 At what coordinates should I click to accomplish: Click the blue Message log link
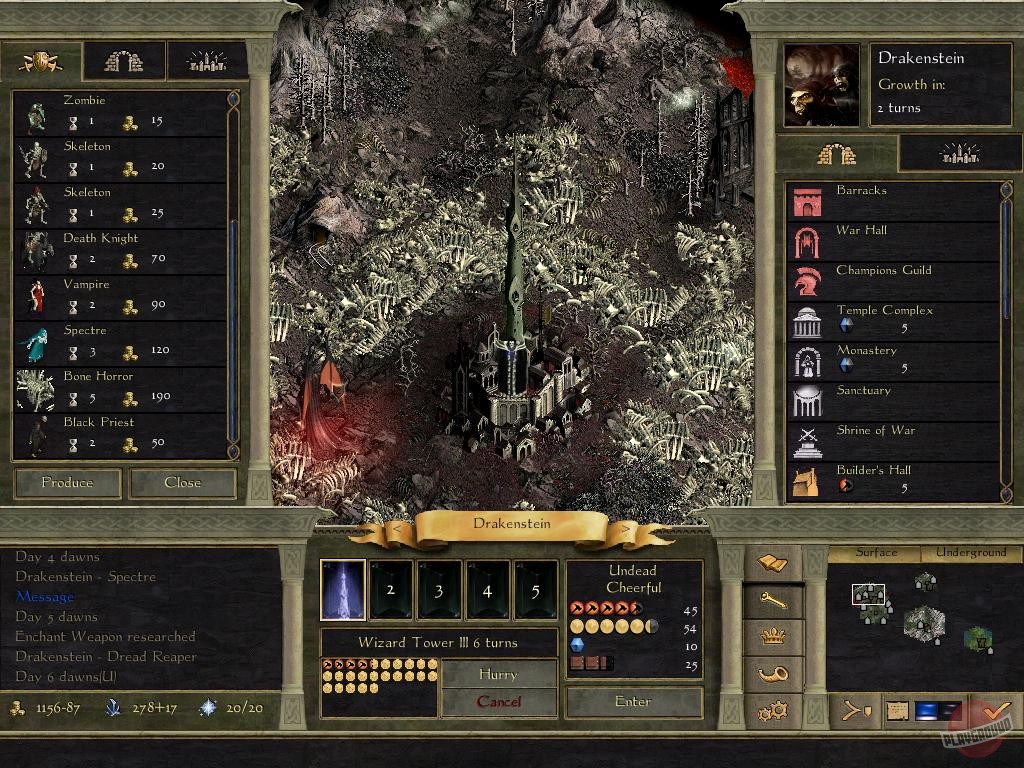click(x=45, y=597)
